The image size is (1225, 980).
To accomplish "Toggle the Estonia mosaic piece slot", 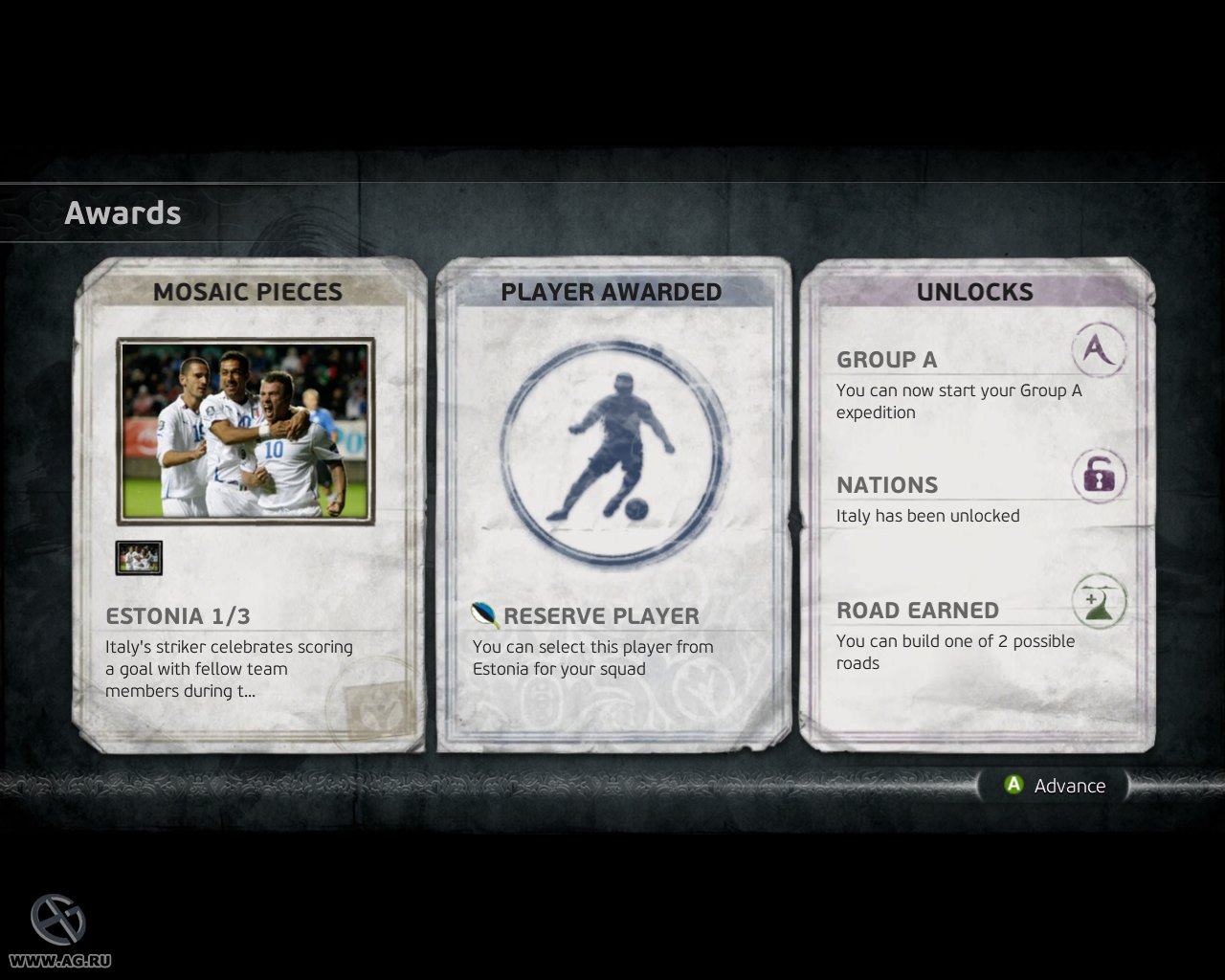I will point(138,557).
